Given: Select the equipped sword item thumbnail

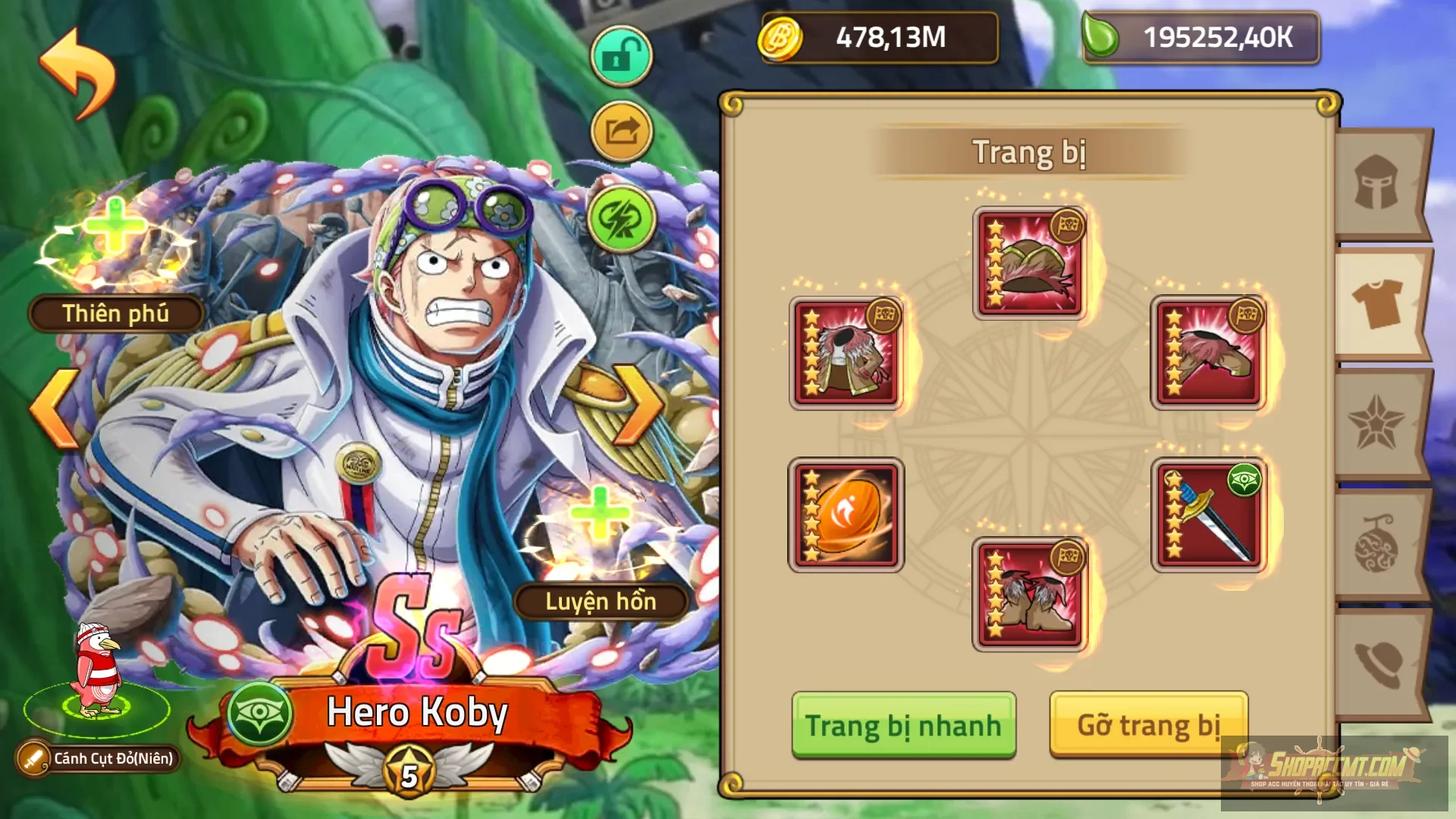Looking at the screenshot, I should click(1207, 513).
